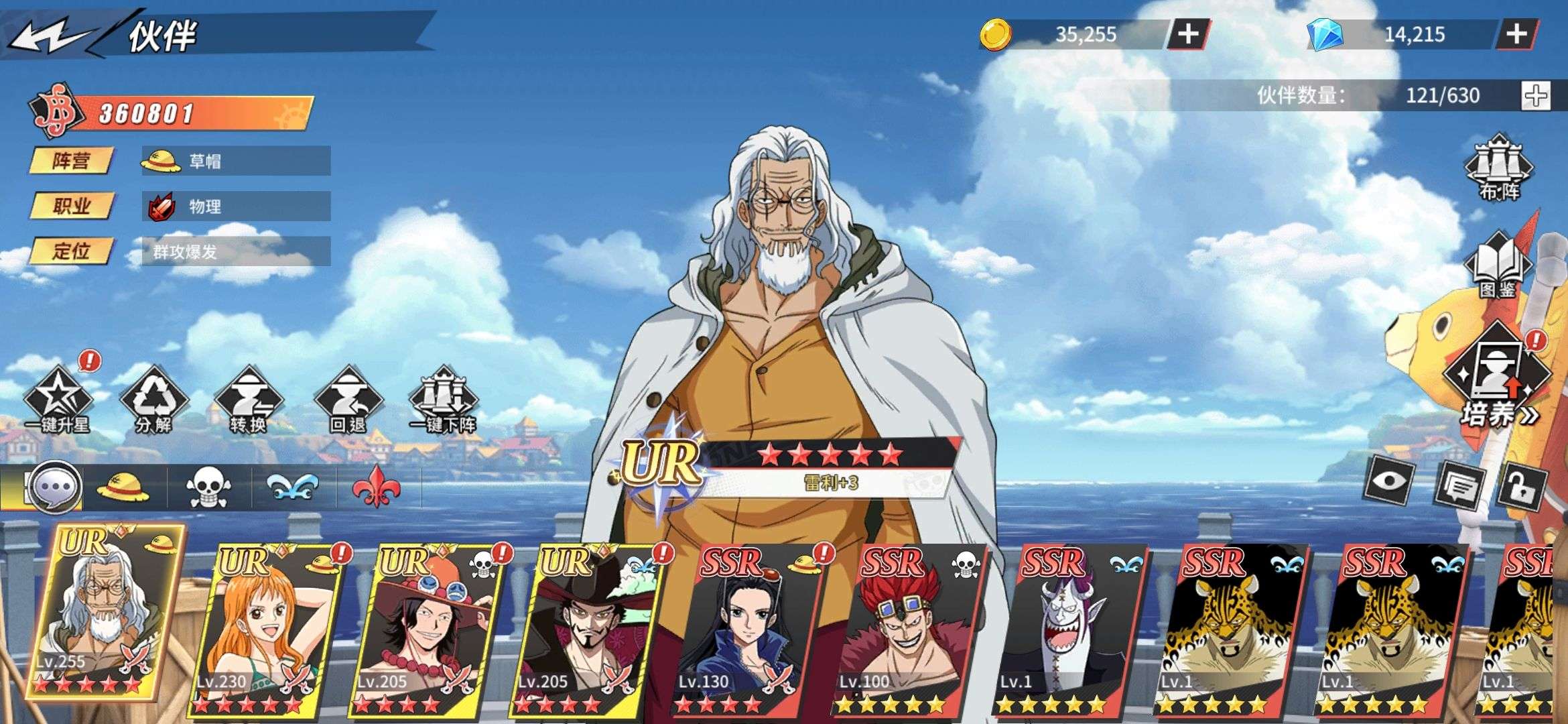Select the Lv.230 Nami UR card

point(265,630)
